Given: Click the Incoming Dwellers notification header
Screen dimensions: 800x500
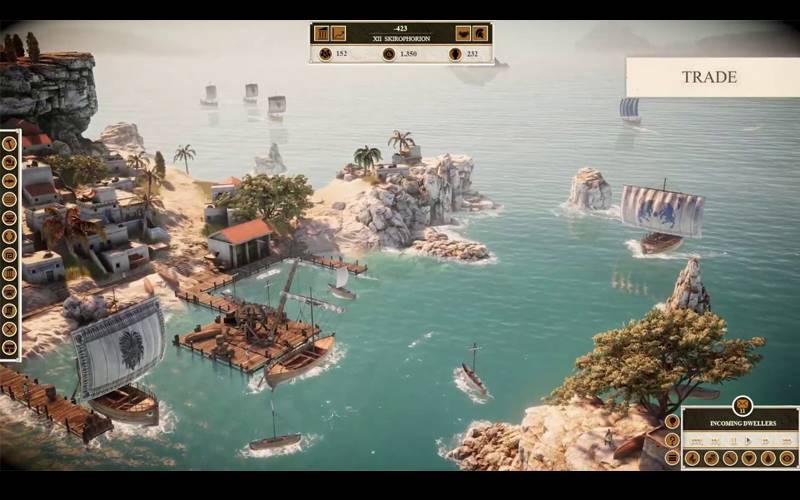Looking at the screenshot, I should click(x=743, y=423).
